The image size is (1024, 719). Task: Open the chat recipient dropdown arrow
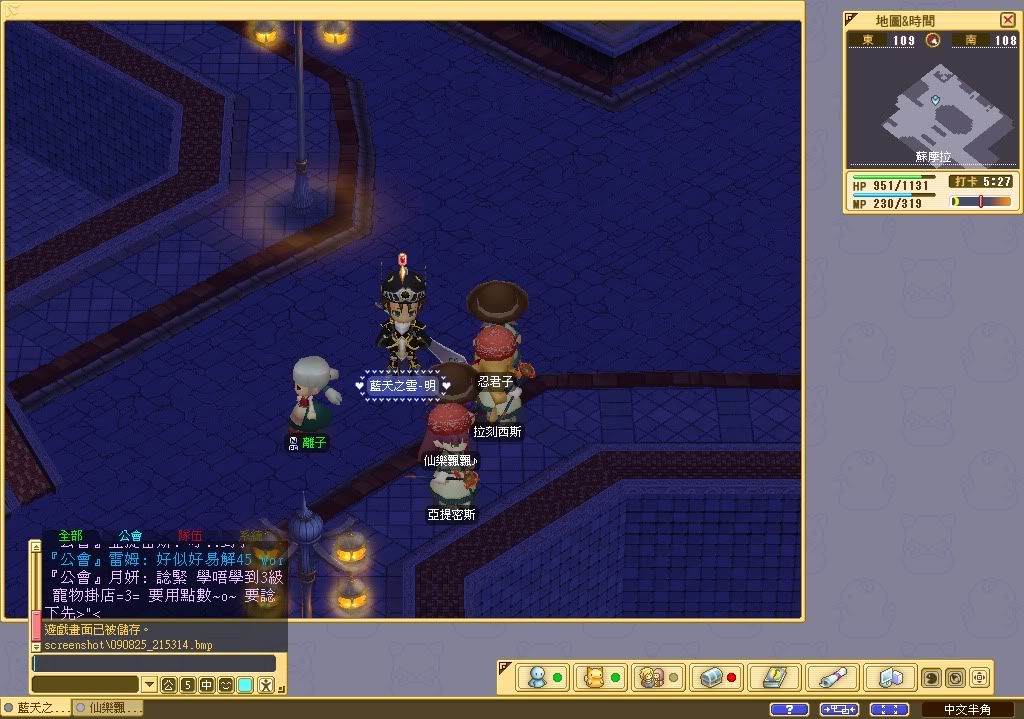click(x=149, y=685)
